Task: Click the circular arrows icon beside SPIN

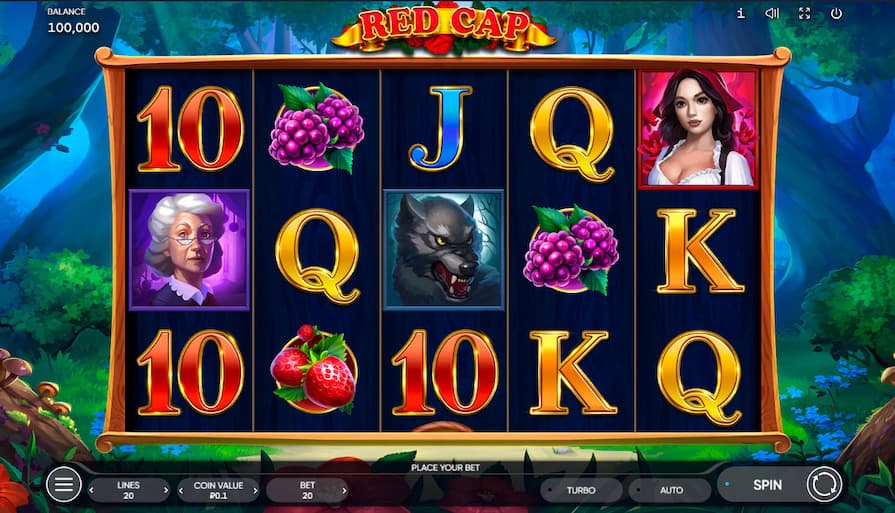Action: click(824, 485)
